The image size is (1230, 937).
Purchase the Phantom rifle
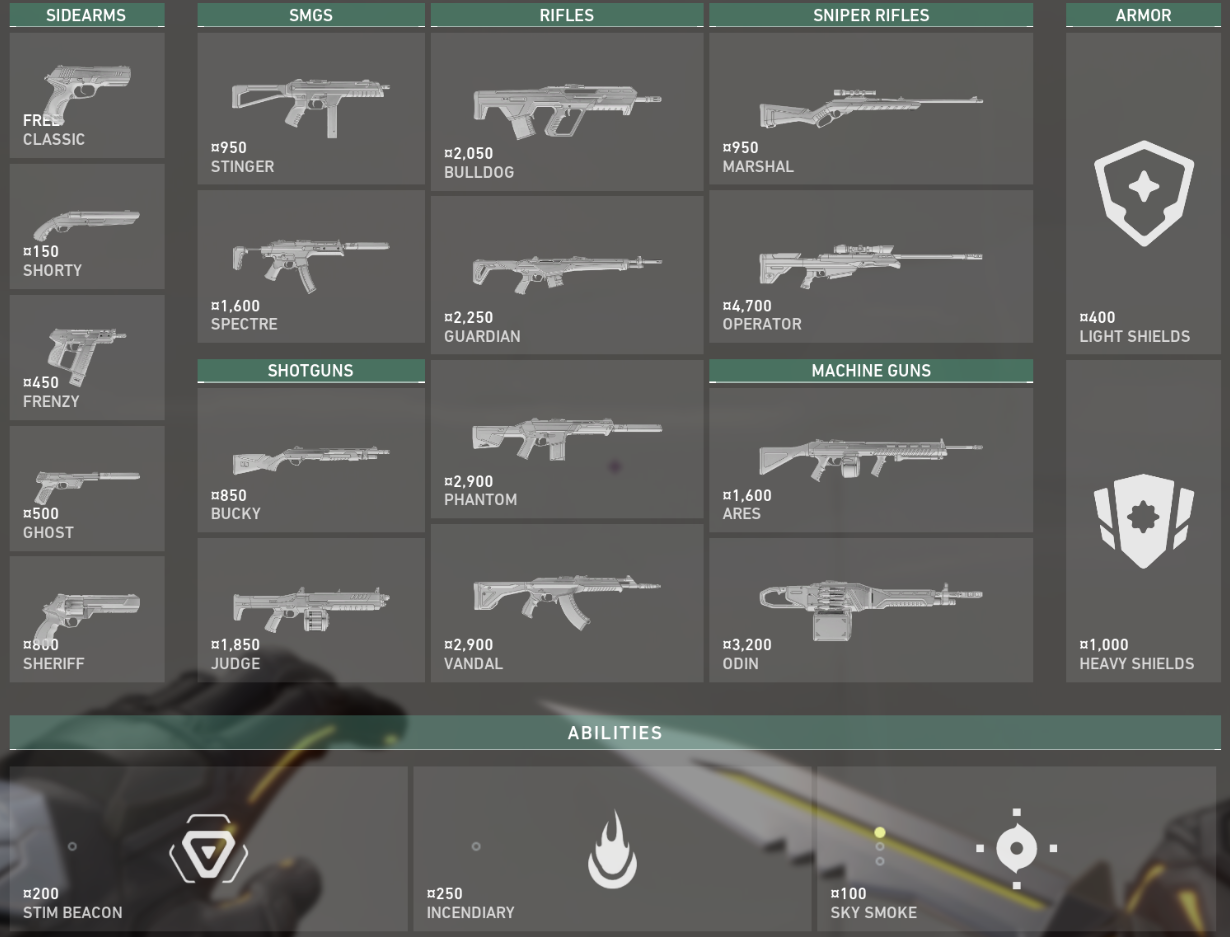[567, 439]
